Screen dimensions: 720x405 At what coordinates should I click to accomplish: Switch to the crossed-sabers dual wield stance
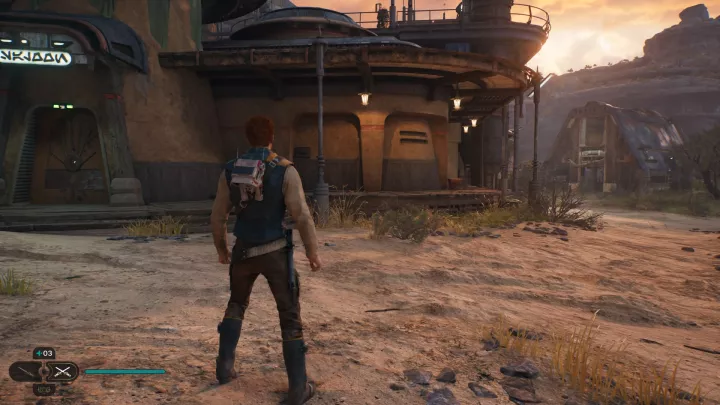point(62,371)
